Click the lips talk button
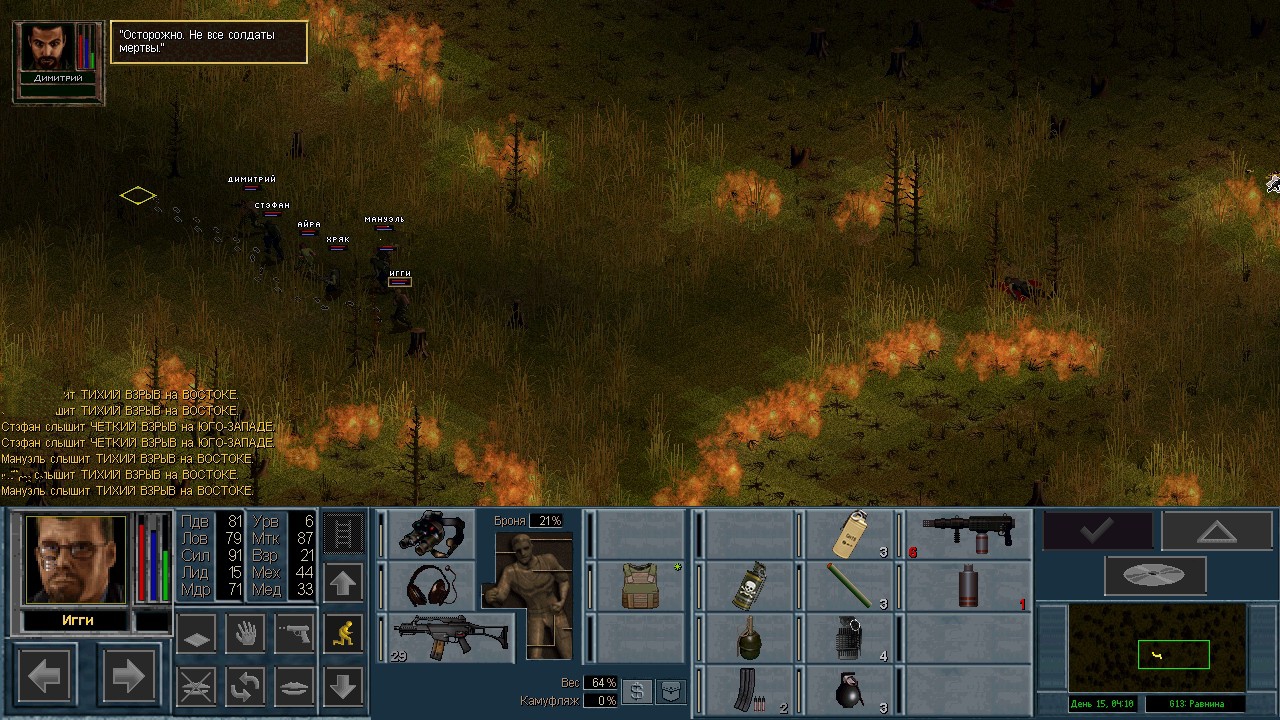Image resolution: width=1280 pixels, height=720 pixels. [294, 686]
